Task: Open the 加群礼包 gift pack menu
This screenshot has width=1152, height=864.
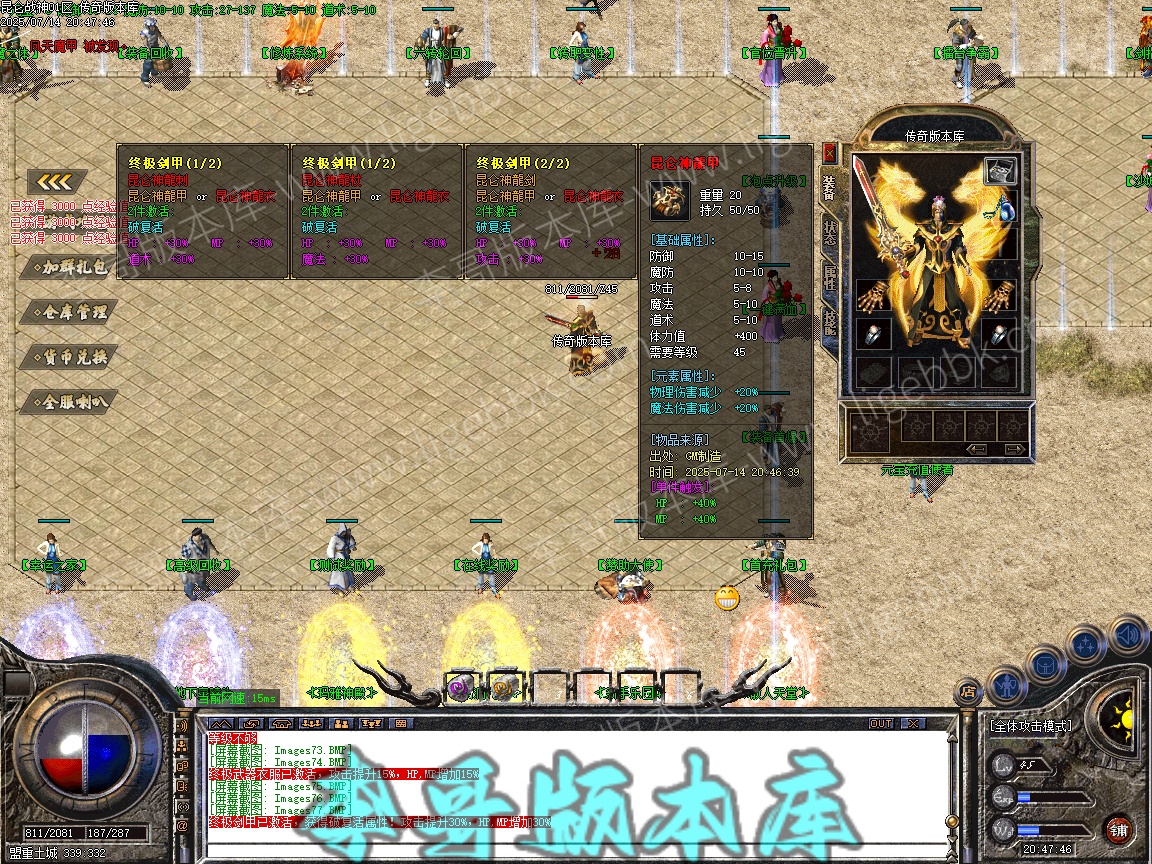Action: point(68,267)
